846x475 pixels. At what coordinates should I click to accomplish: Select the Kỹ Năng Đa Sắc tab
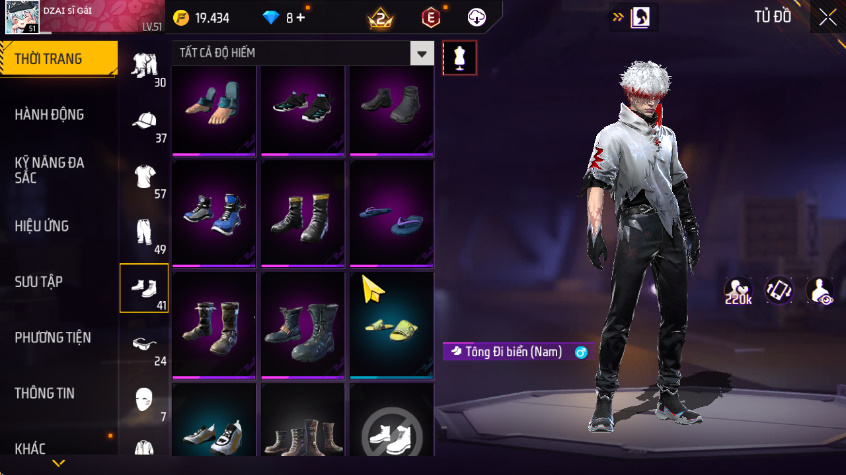click(x=50, y=170)
